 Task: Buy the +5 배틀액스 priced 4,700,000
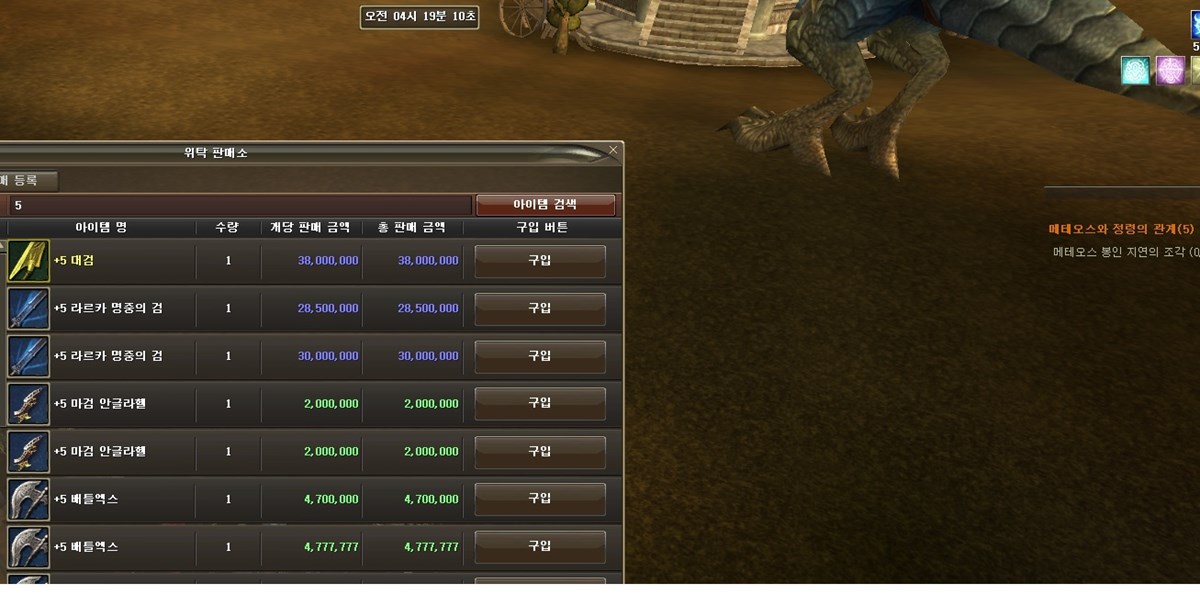tap(540, 499)
